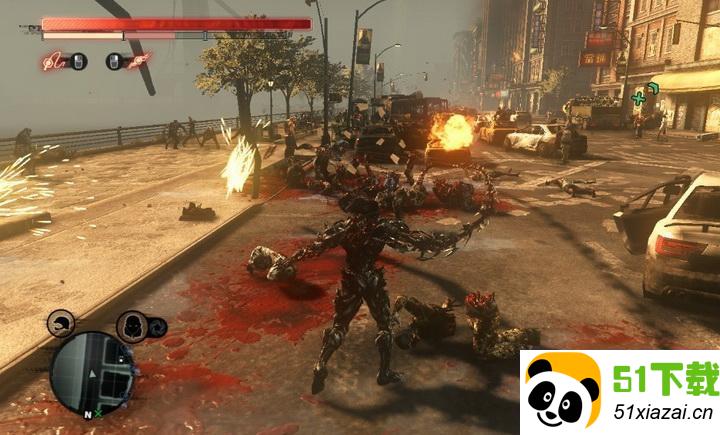Click the soldier helmet alert icon
This screenshot has width=720, height=435.
coord(60,324)
